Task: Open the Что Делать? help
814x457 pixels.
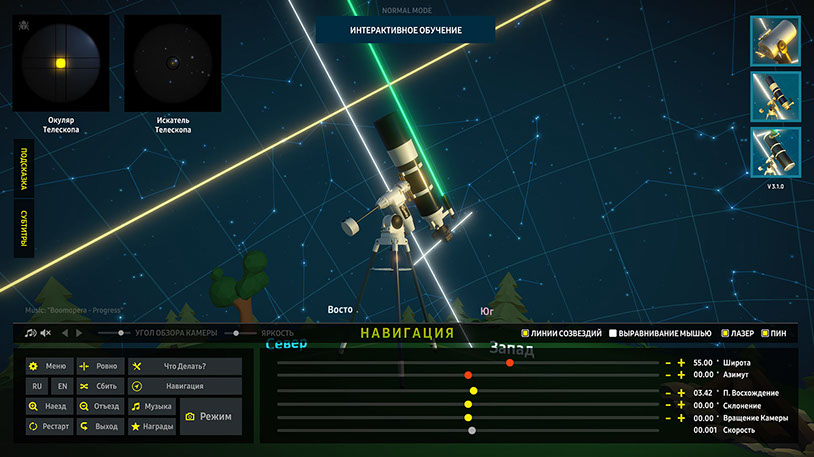Action: point(185,366)
